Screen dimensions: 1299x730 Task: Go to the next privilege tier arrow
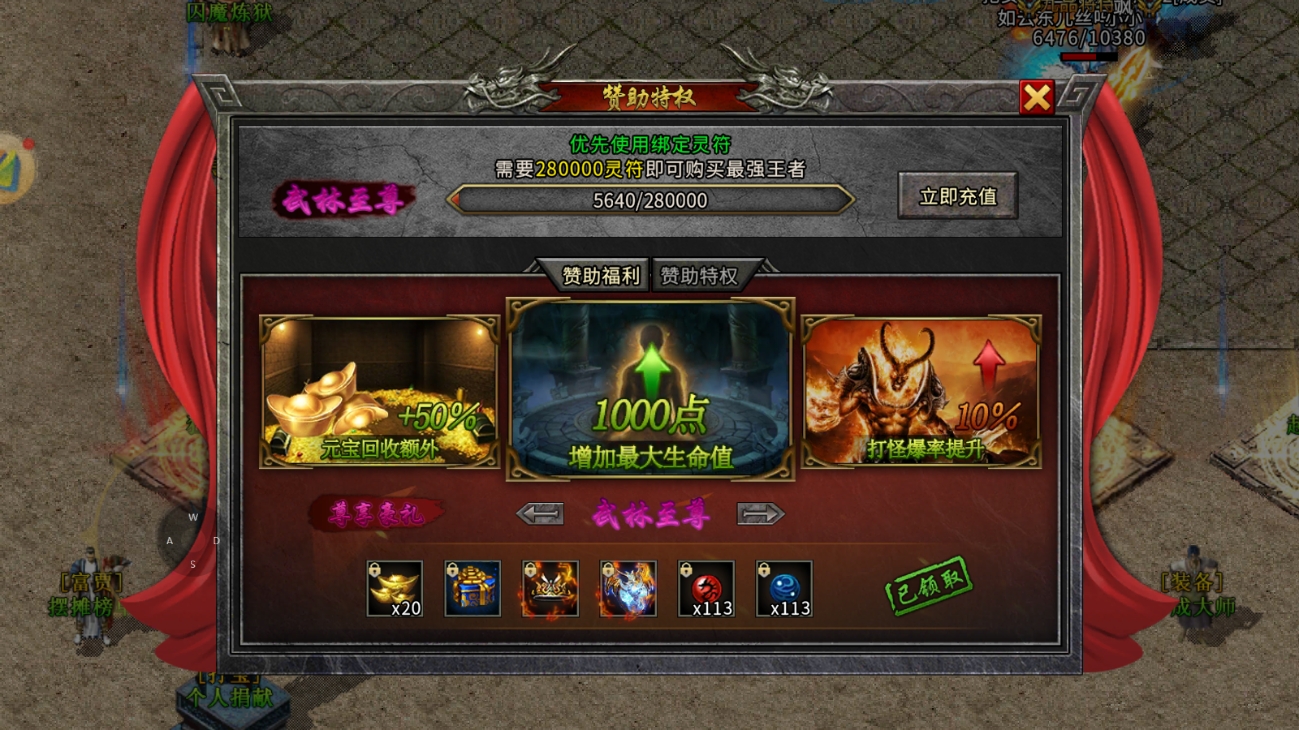click(x=760, y=514)
